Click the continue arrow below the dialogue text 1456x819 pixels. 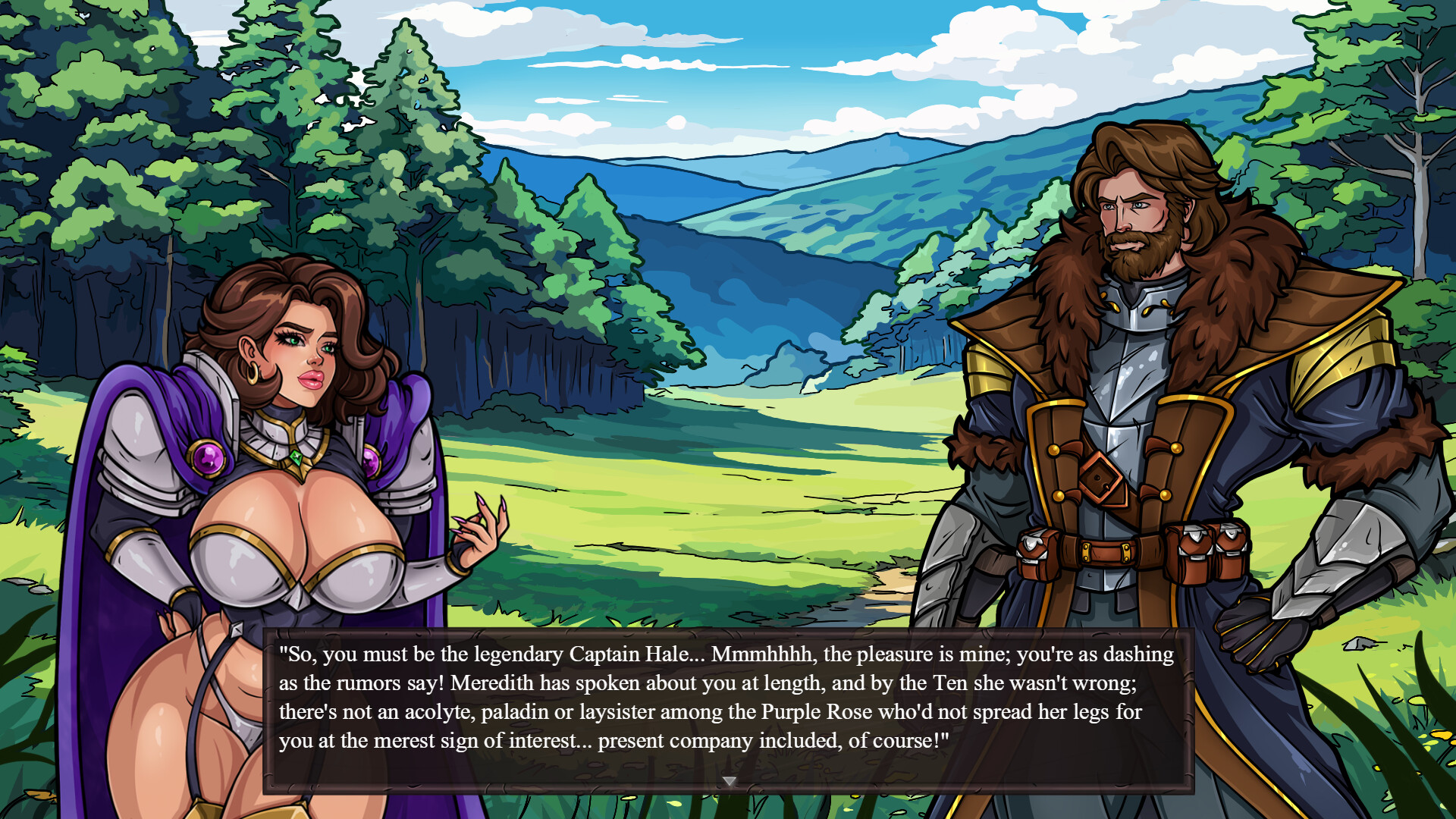pyautogui.click(x=729, y=780)
